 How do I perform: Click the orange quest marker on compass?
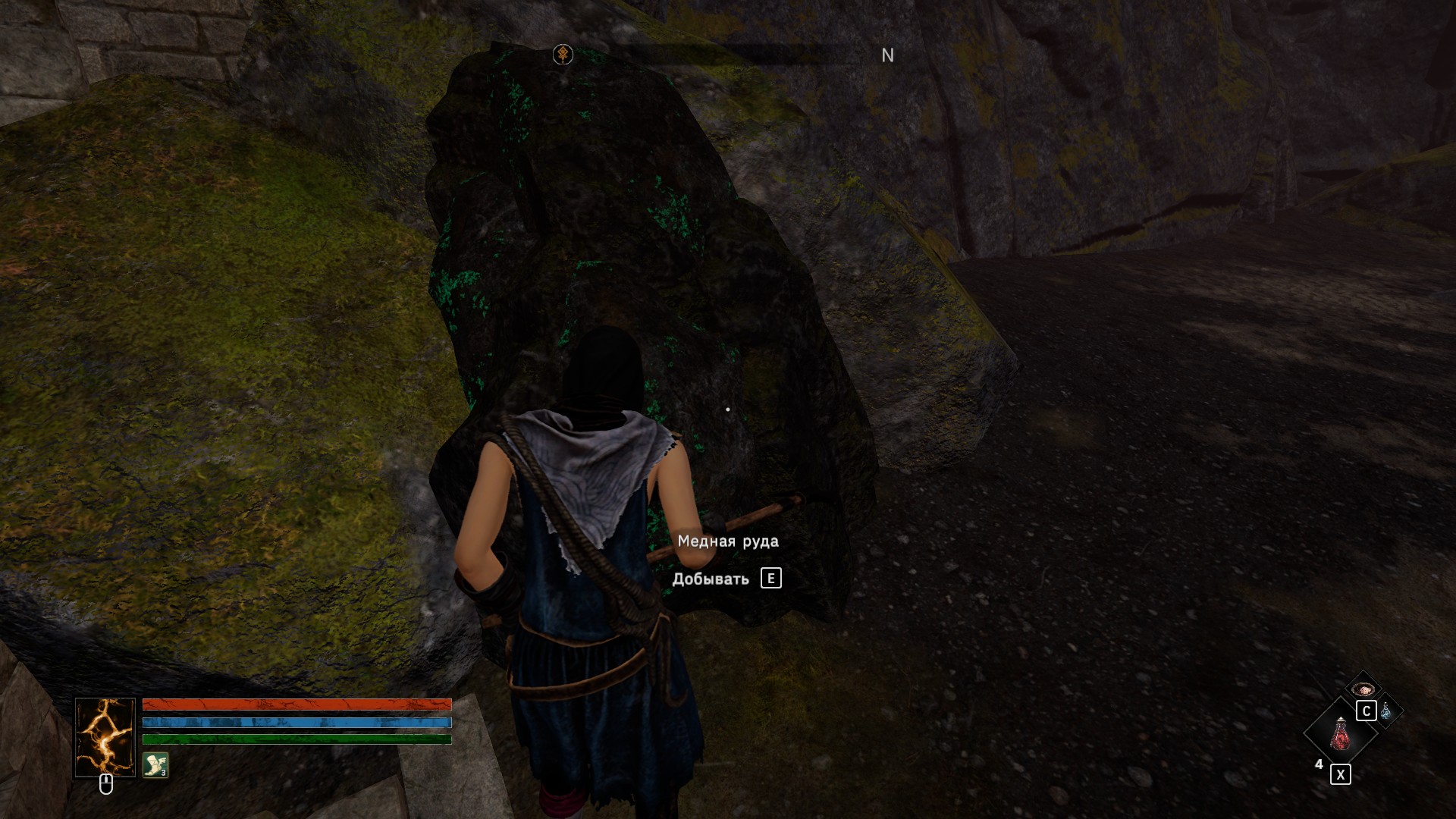(x=563, y=55)
